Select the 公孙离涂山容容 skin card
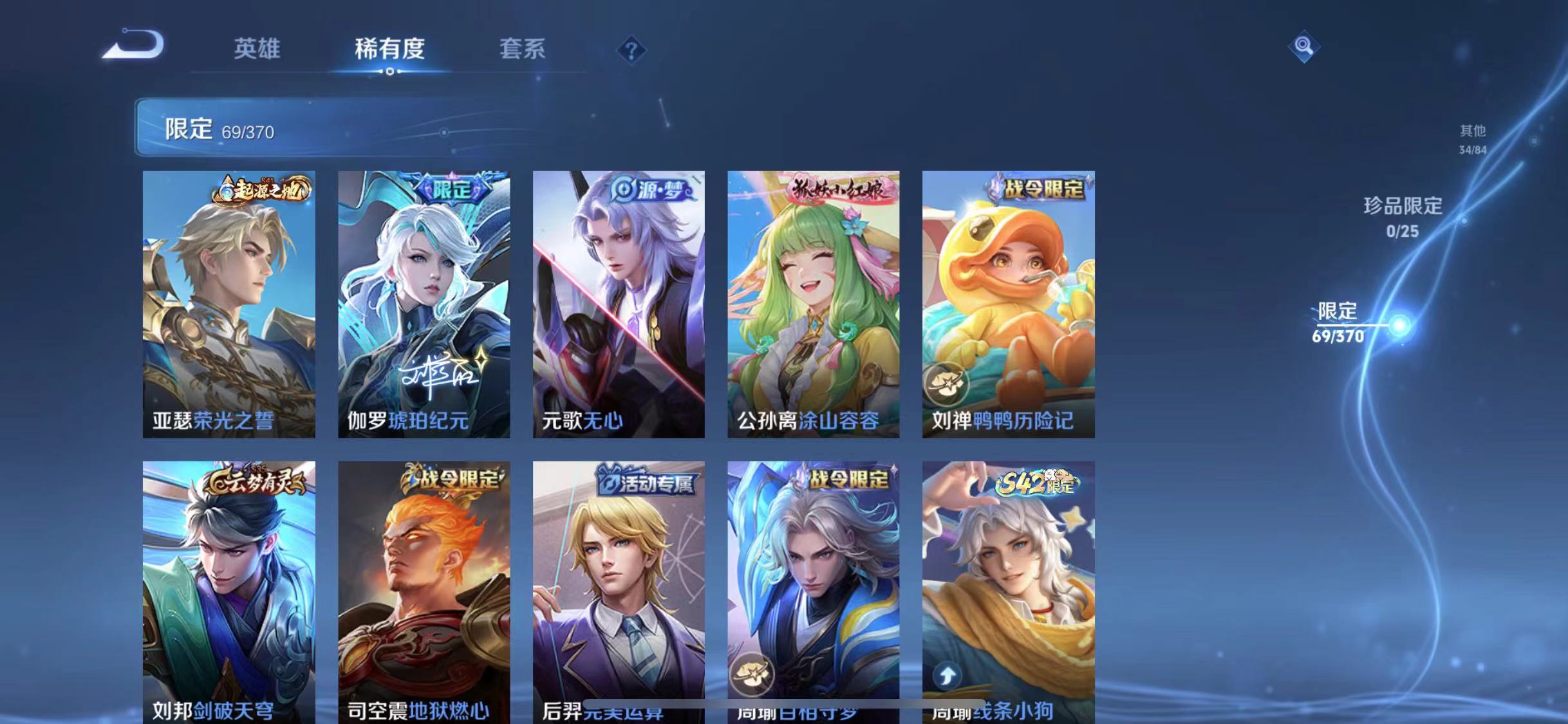The width and height of the screenshot is (1568, 724). [x=813, y=302]
